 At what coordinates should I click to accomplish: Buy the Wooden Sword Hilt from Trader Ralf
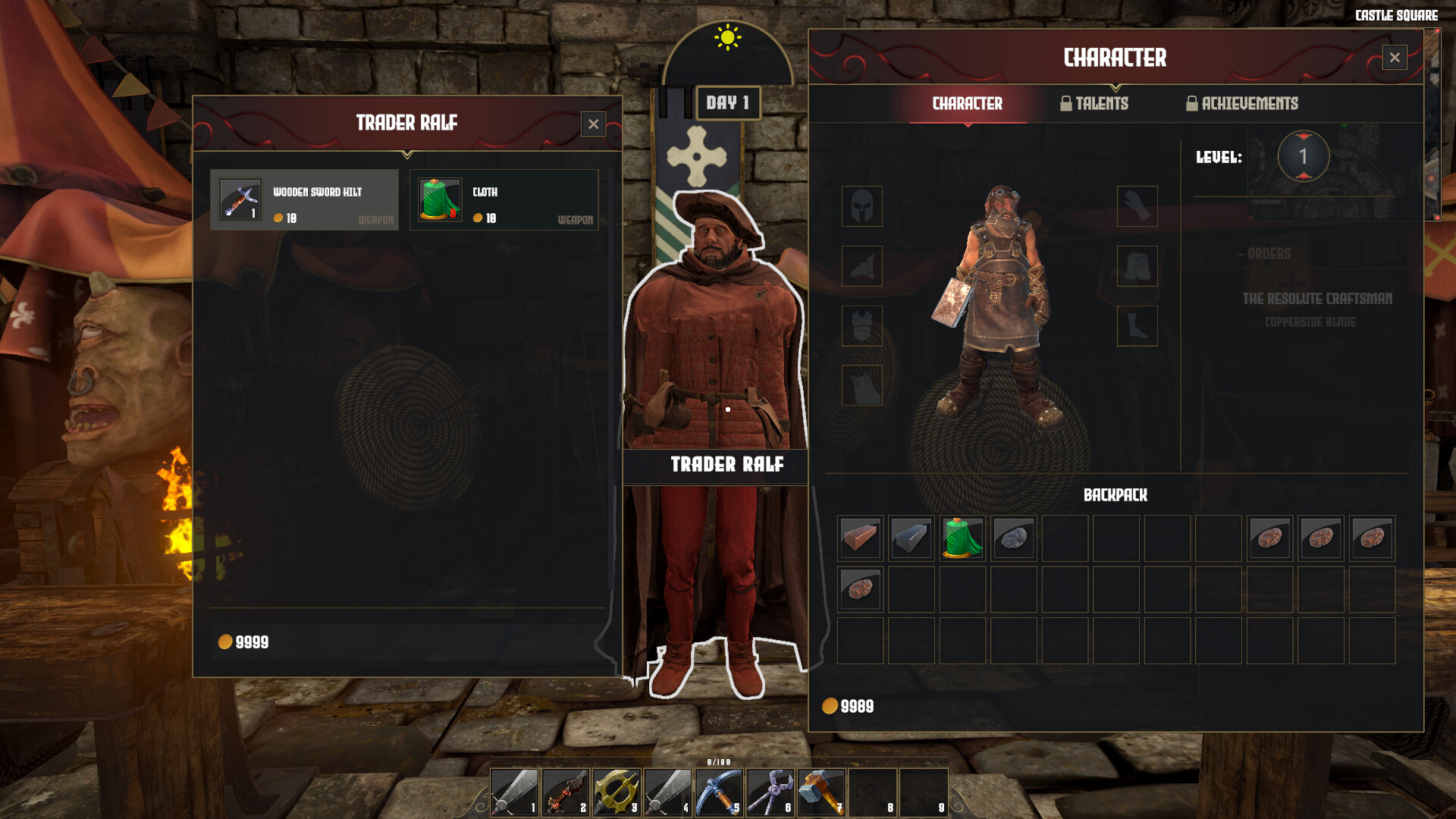[x=306, y=199]
